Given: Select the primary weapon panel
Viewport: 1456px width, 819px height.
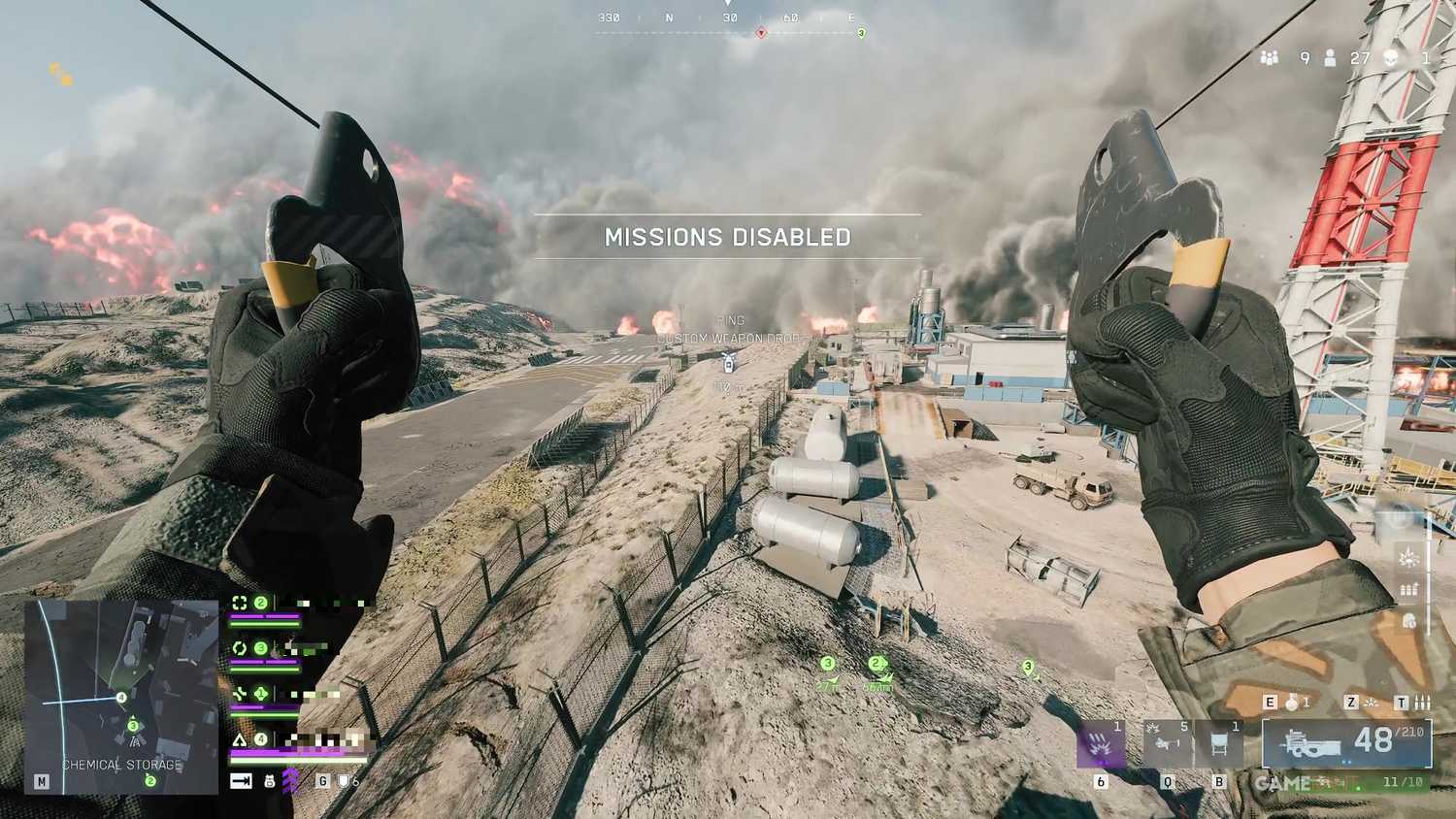Looking at the screenshot, I should [1346, 743].
